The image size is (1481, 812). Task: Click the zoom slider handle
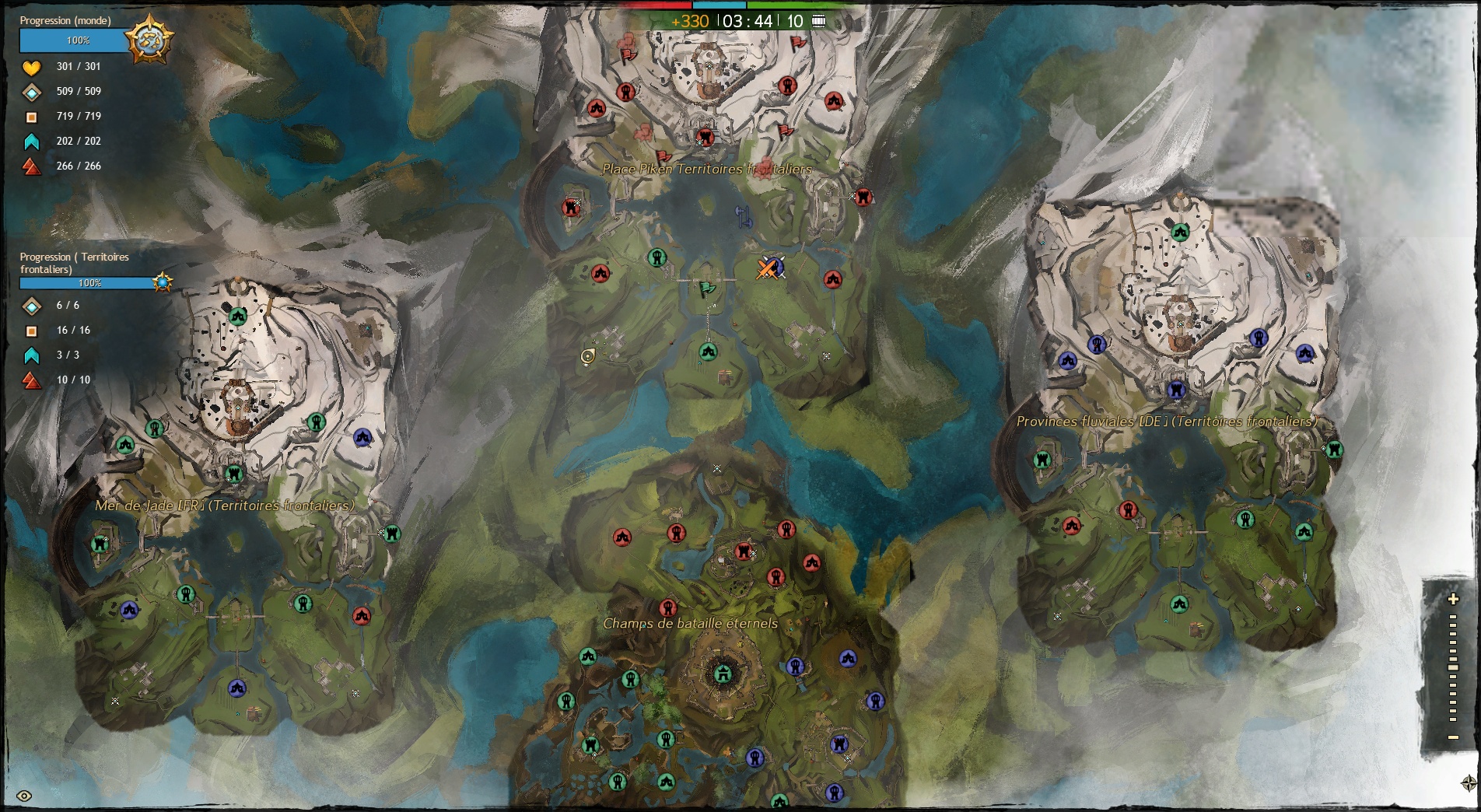click(x=1453, y=667)
